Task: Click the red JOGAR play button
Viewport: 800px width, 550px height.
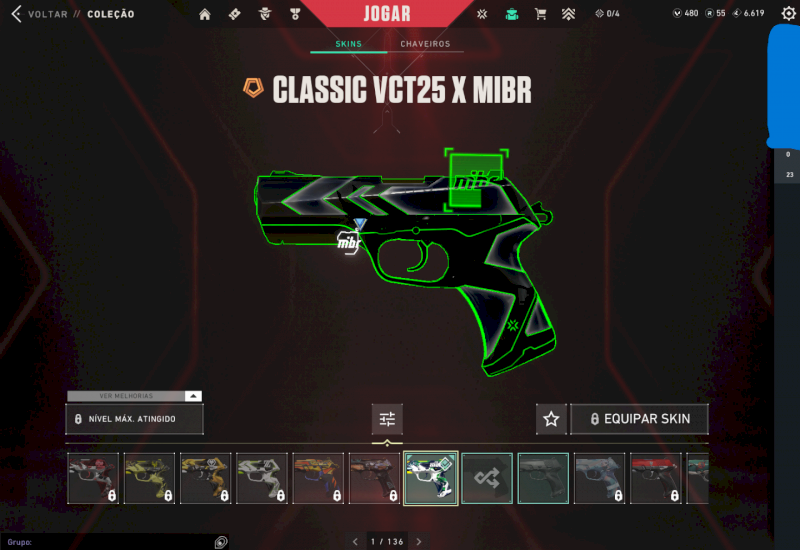Action: tap(385, 13)
